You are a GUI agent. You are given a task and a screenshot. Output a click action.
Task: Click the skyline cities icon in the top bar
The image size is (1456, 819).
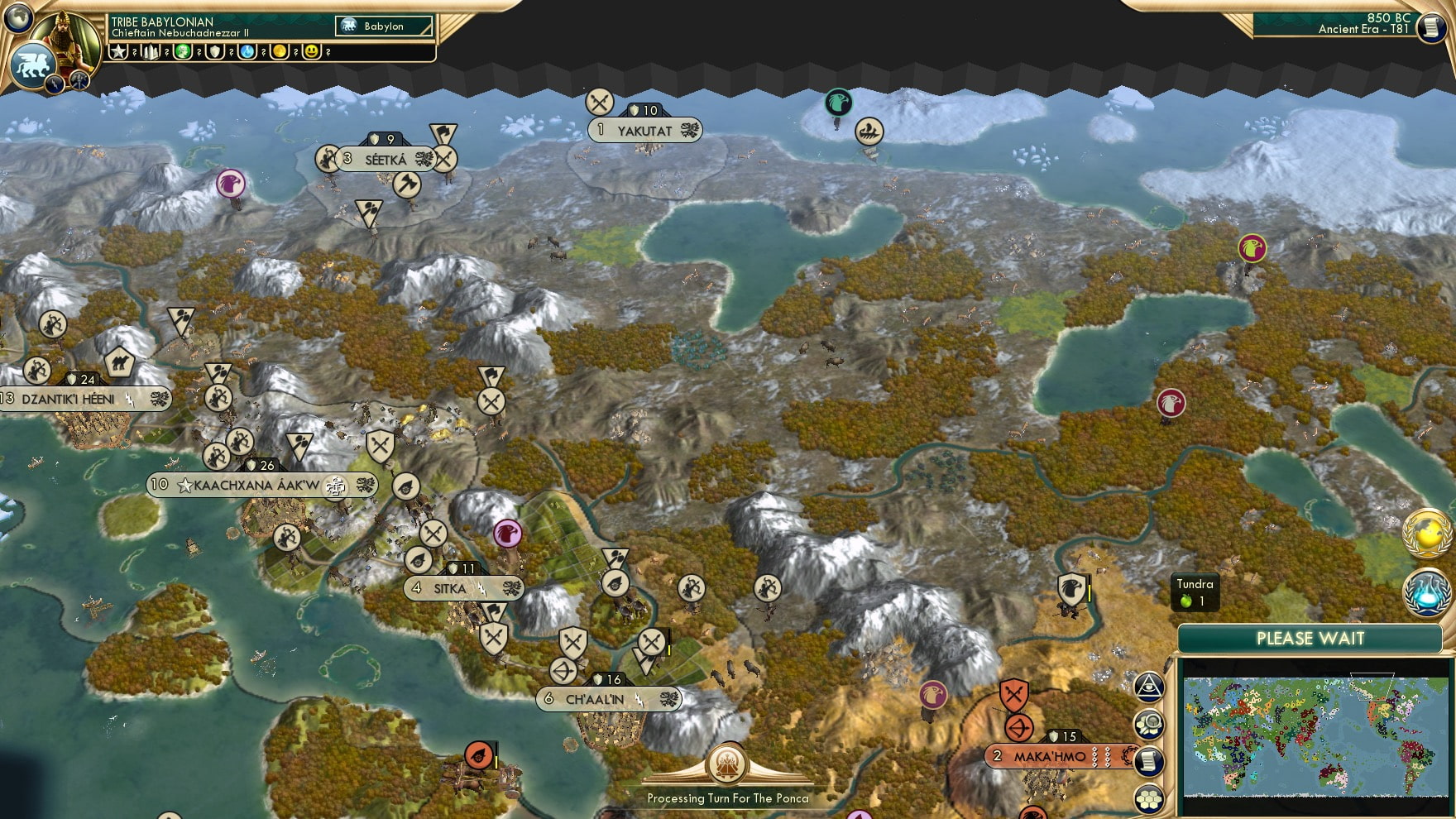[x=150, y=51]
